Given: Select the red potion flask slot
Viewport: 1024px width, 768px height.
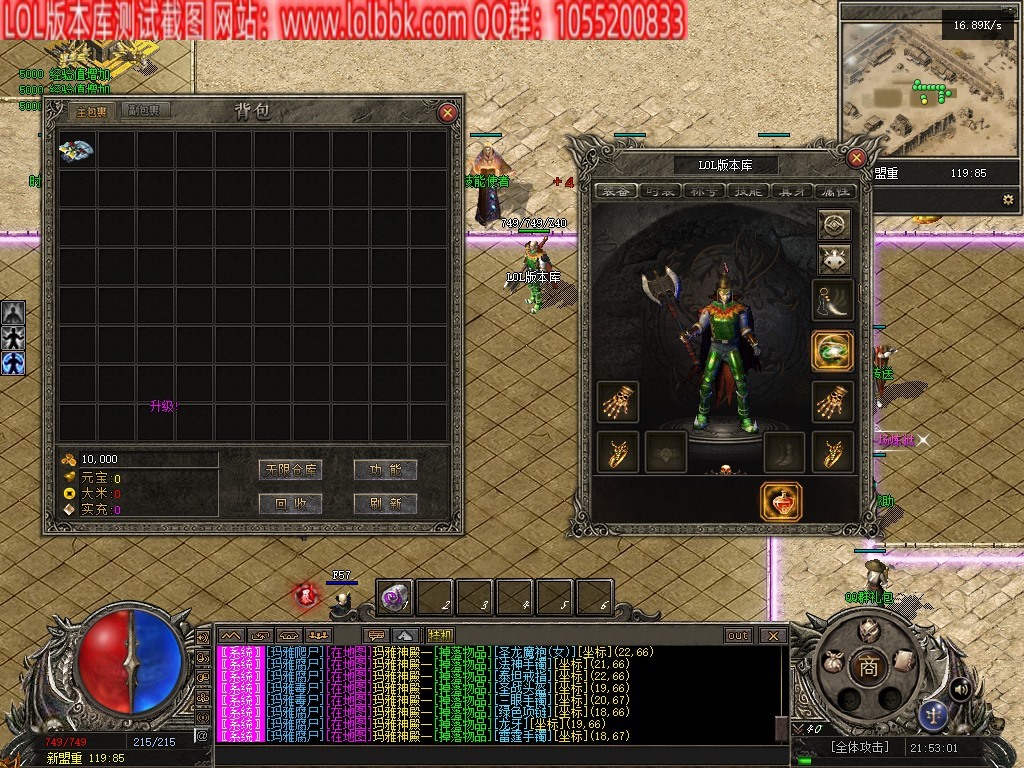Looking at the screenshot, I should tap(780, 501).
